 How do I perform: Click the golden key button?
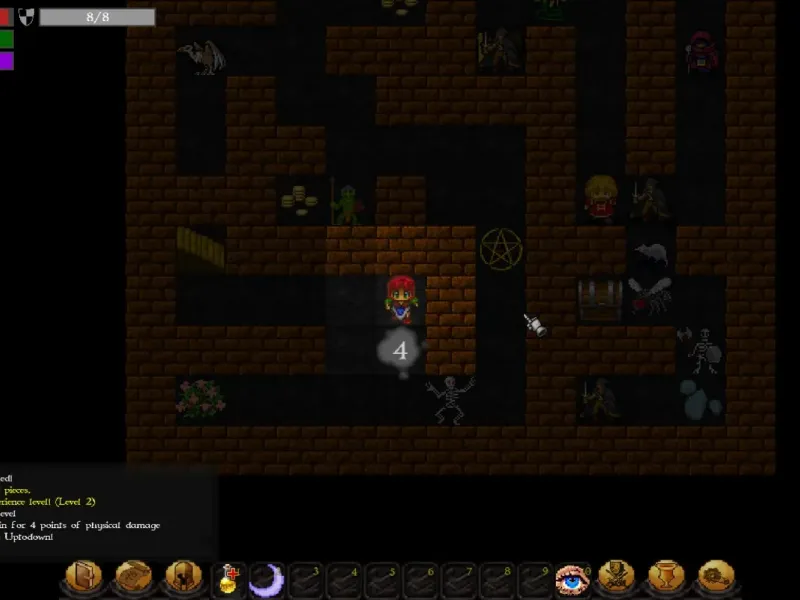[714, 578]
